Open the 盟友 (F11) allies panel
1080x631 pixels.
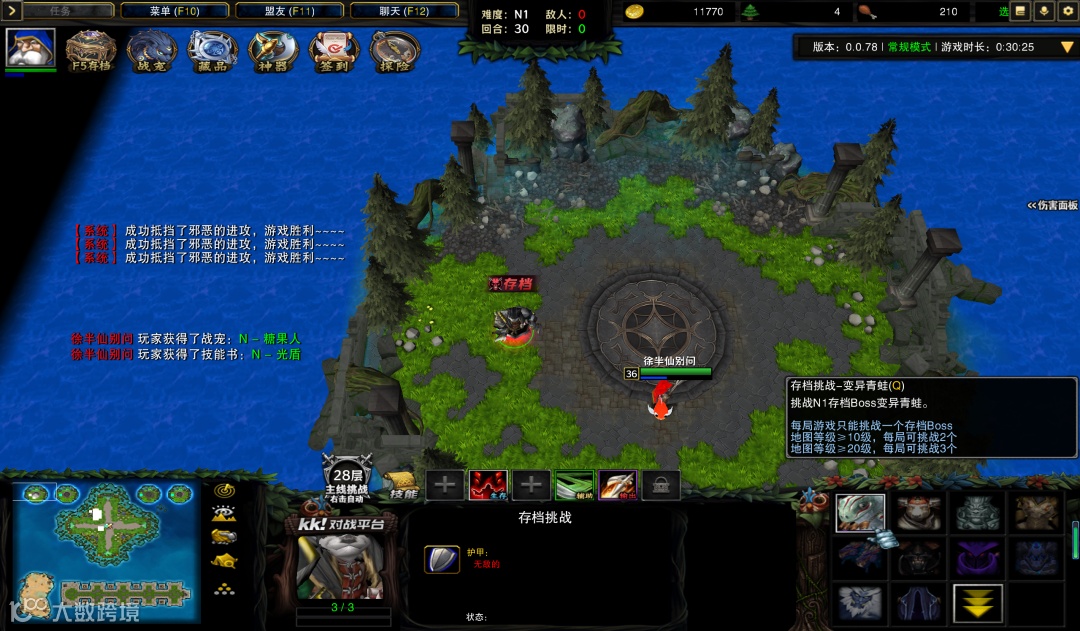[x=290, y=11]
